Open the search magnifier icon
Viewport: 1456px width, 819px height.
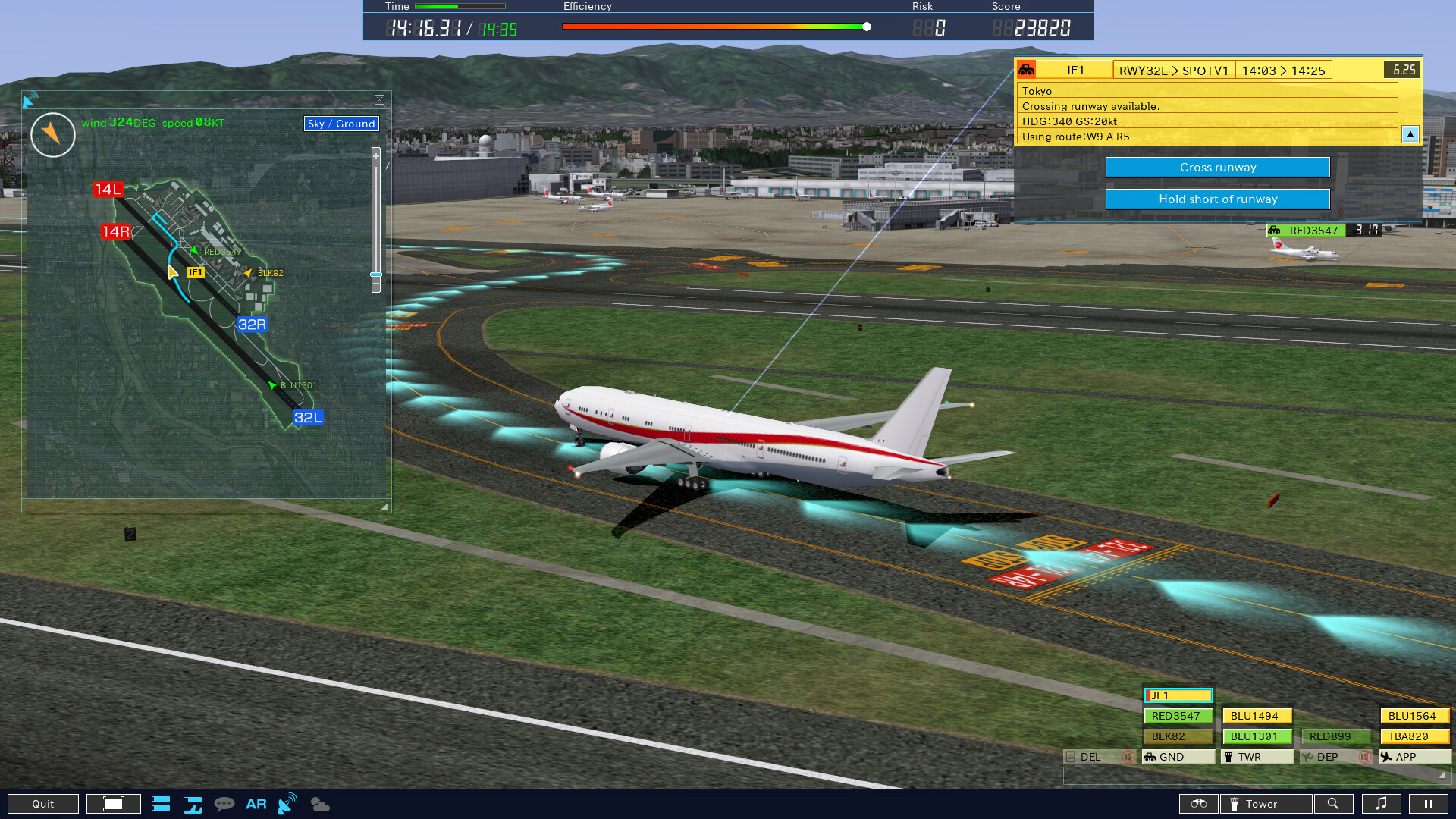(1335, 804)
